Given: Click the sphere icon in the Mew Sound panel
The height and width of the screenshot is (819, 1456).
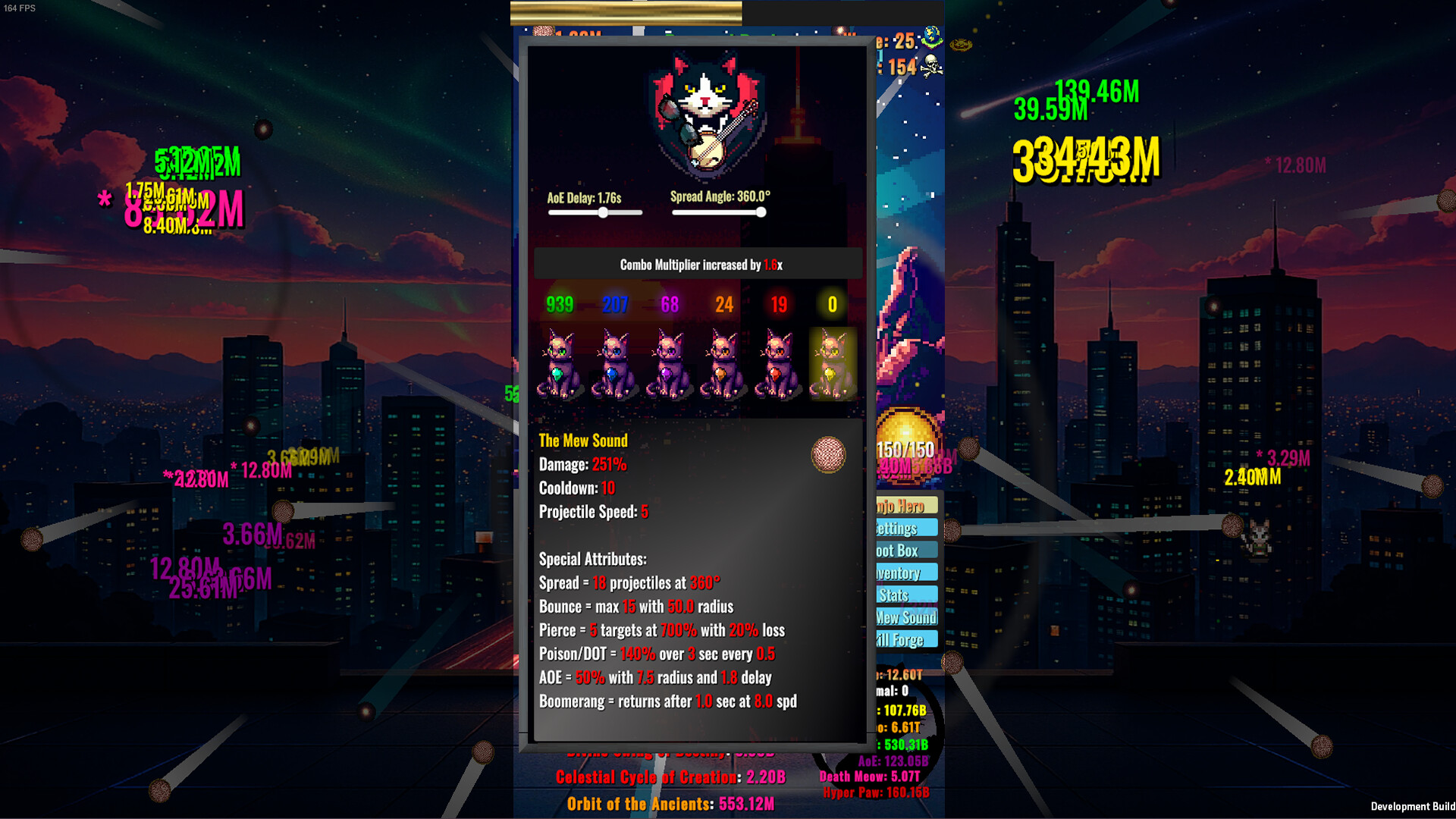Looking at the screenshot, I should (x=828, y=456).
